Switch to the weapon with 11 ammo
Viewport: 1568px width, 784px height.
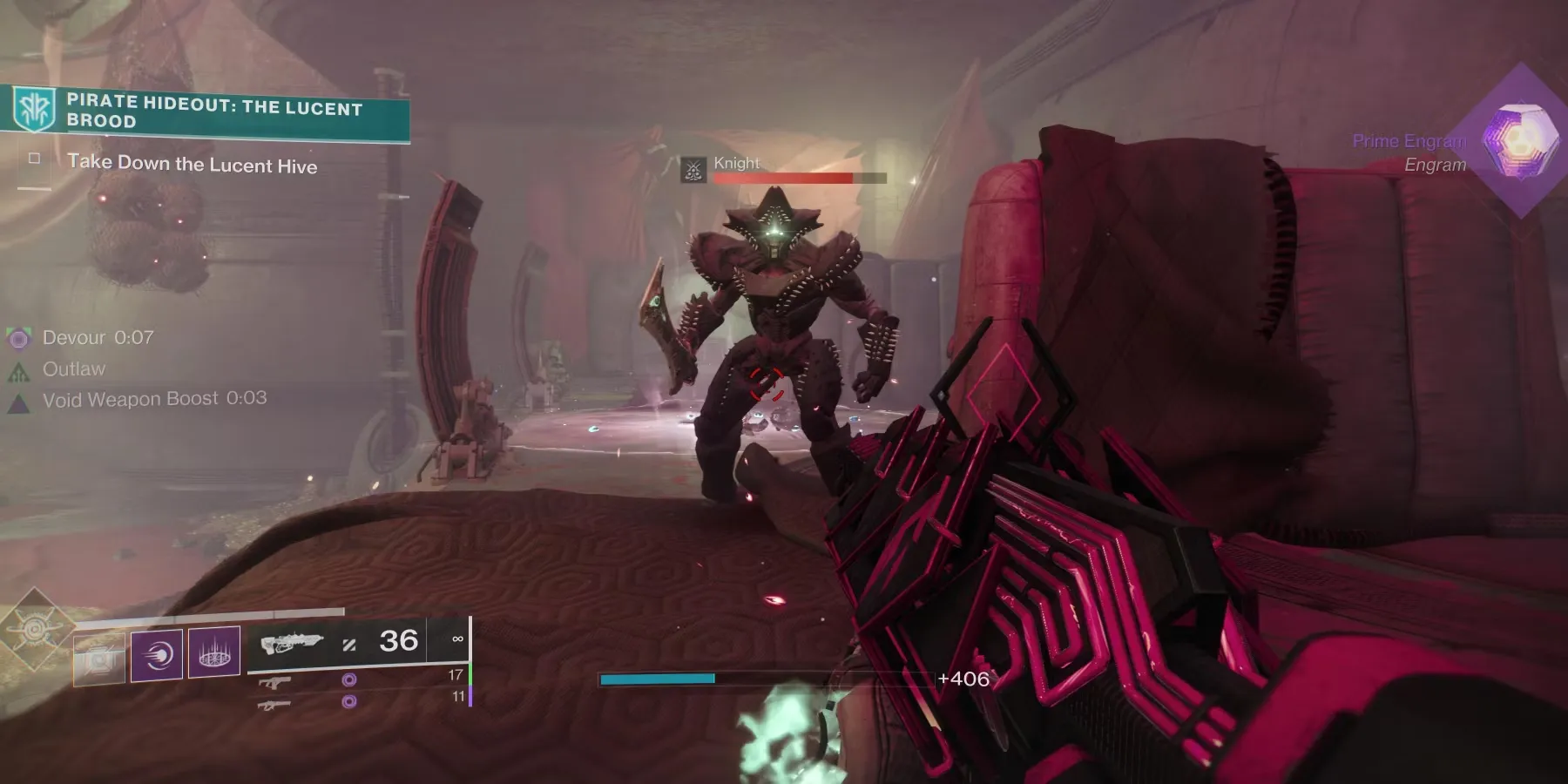click(274, 704)
